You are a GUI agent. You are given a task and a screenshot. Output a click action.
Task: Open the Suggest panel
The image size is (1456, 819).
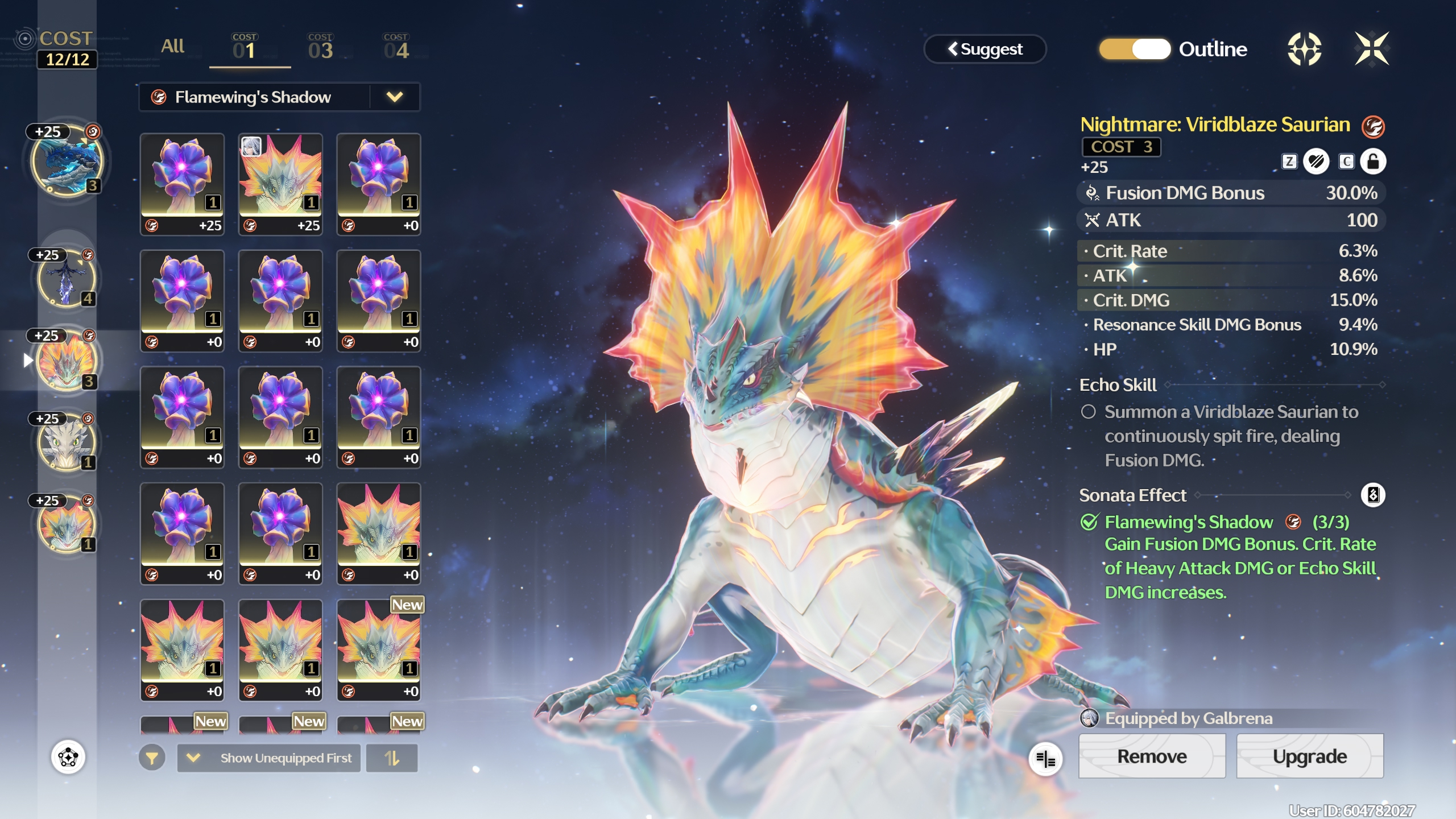pos(985,49)
